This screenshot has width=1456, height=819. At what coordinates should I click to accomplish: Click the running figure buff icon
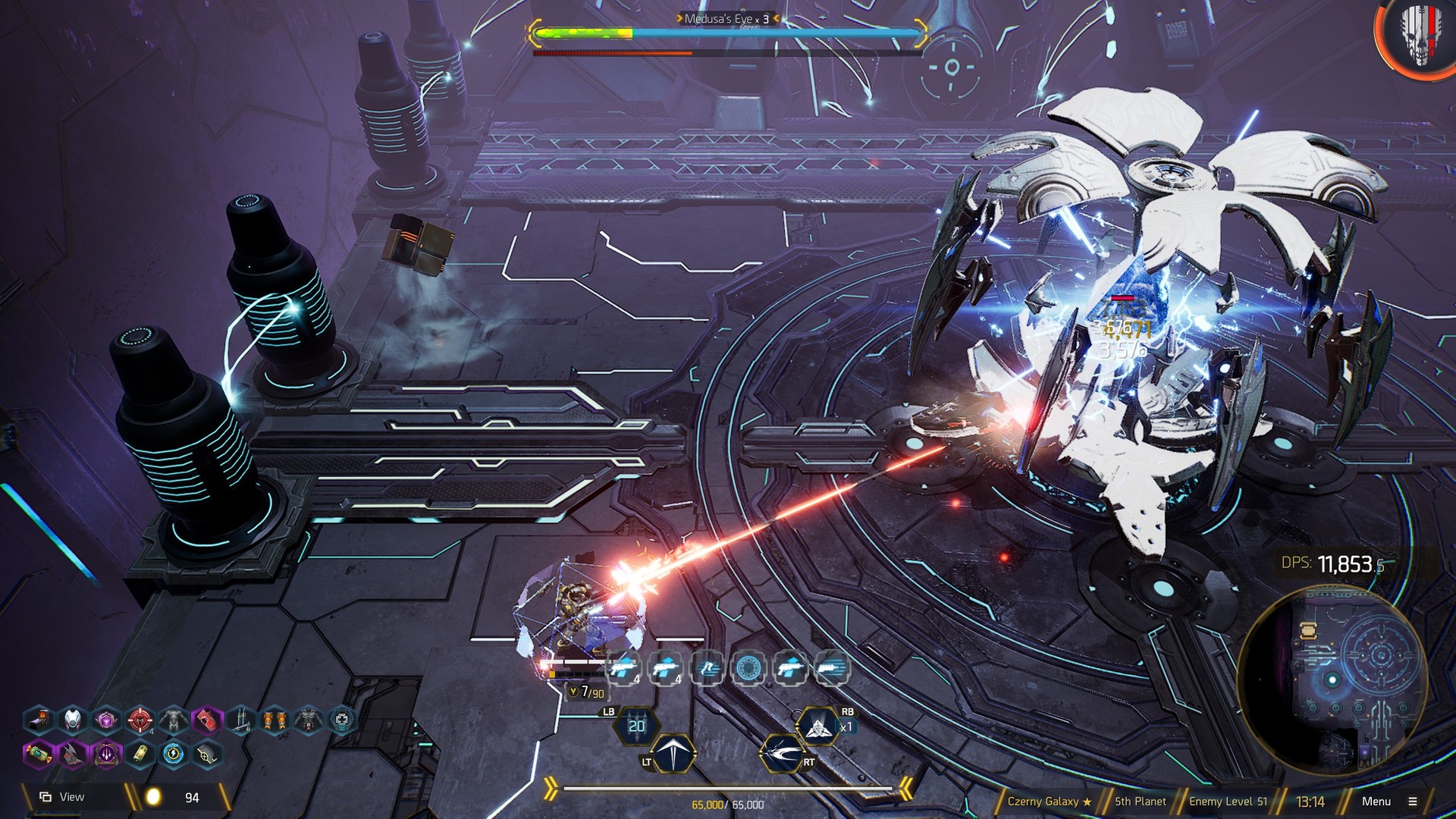708,668
